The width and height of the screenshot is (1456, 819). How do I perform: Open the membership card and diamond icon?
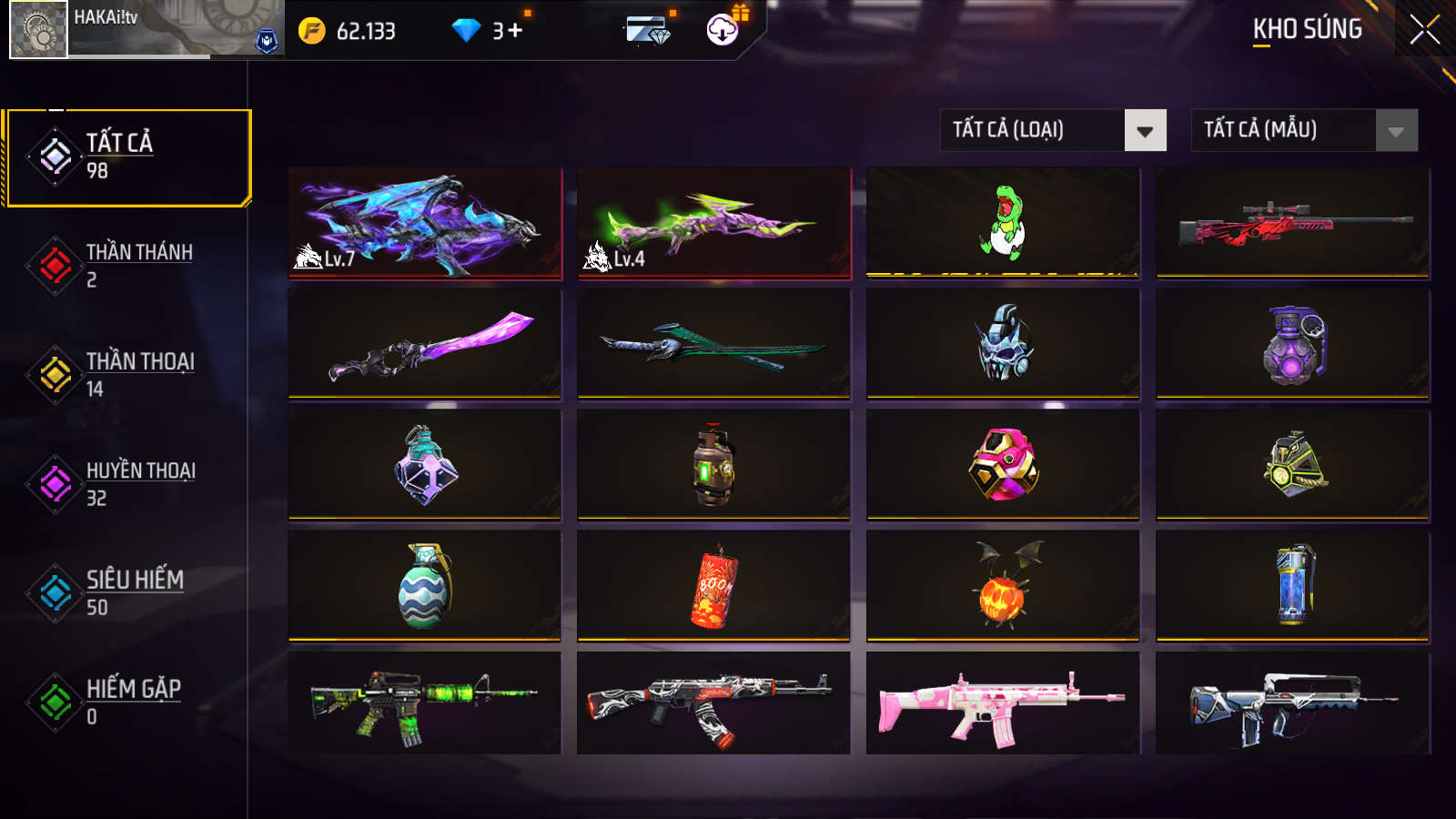(648, 29)
